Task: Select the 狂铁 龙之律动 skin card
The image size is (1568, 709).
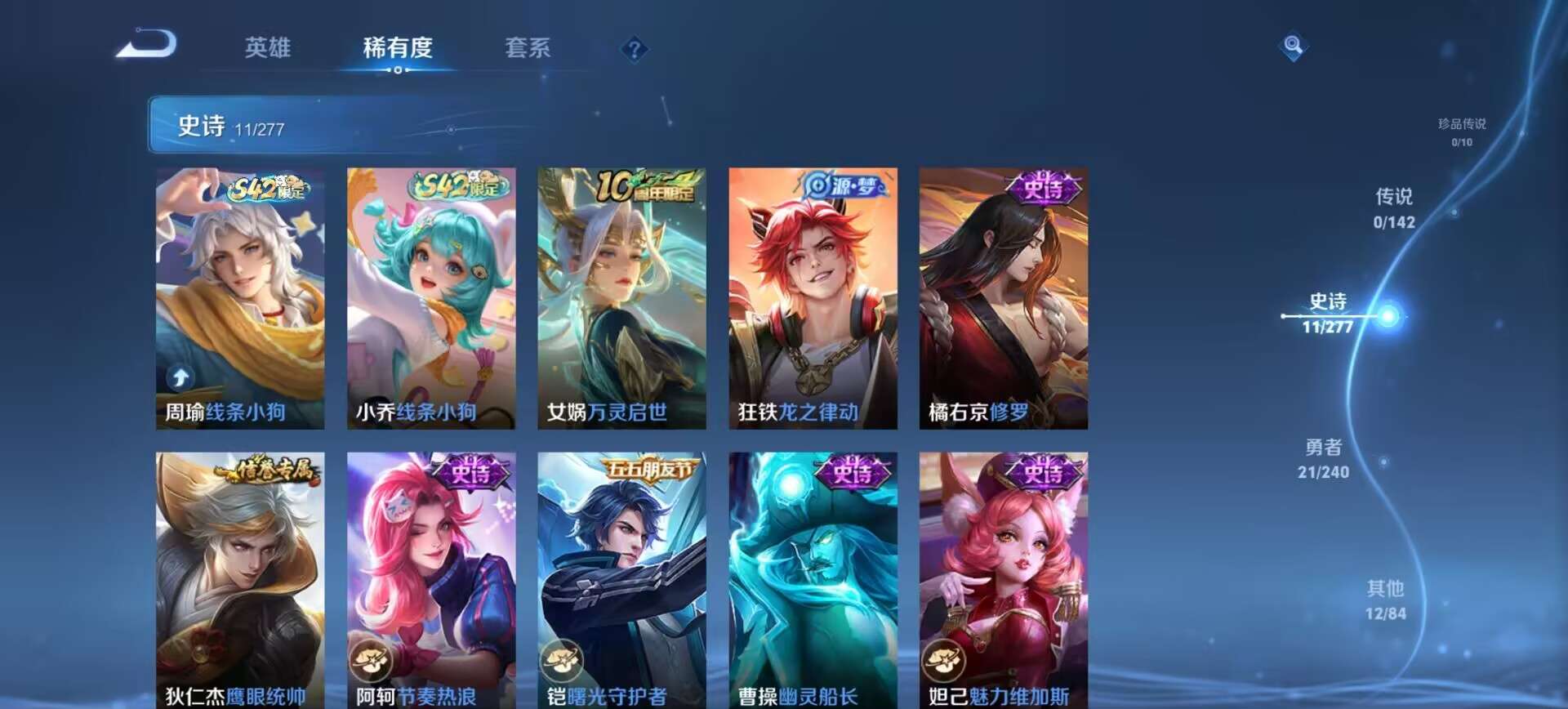Action: click(813, 298)
